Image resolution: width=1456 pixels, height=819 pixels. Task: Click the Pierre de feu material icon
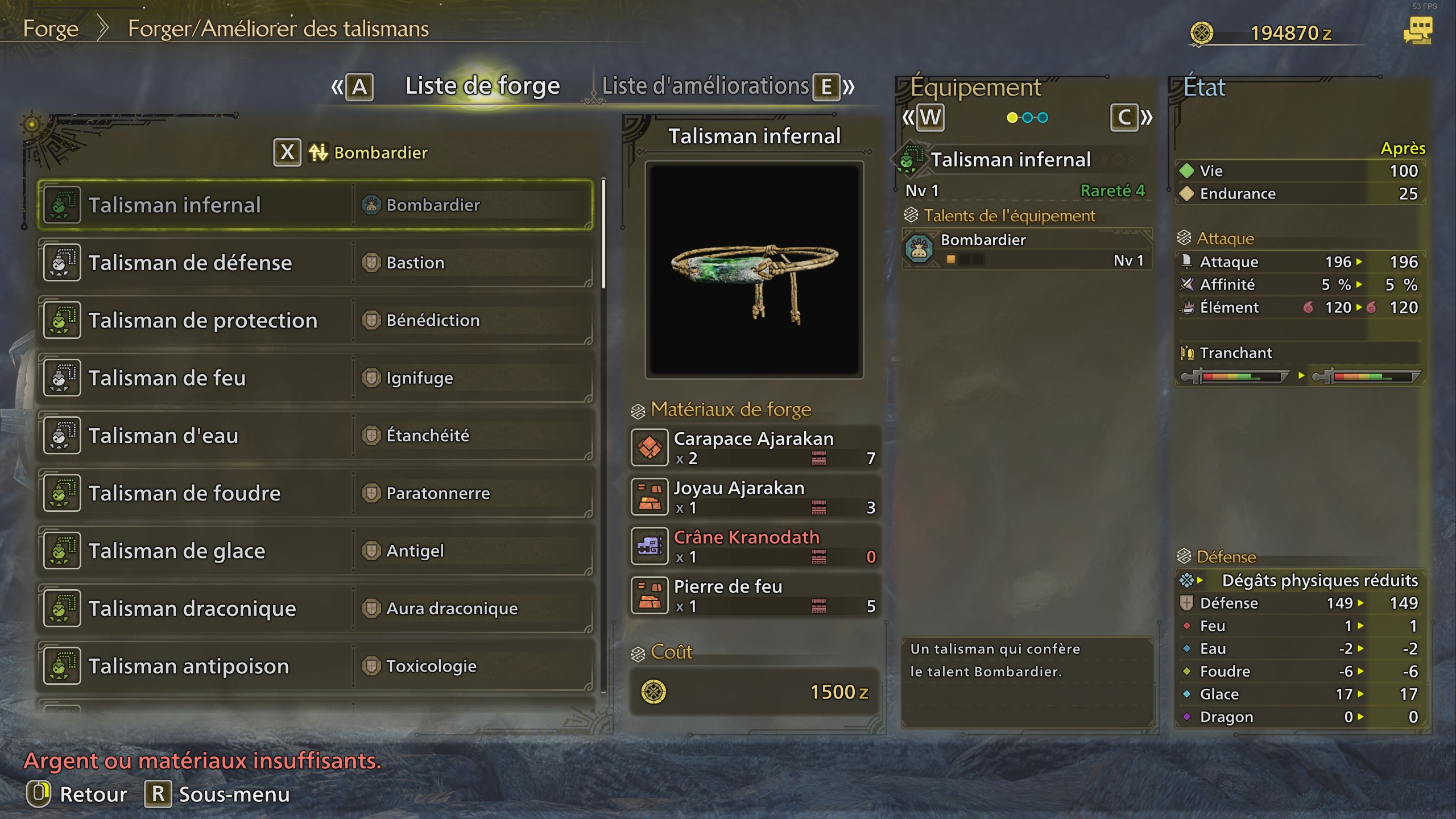pyautogui.click(x=650, y=595)
